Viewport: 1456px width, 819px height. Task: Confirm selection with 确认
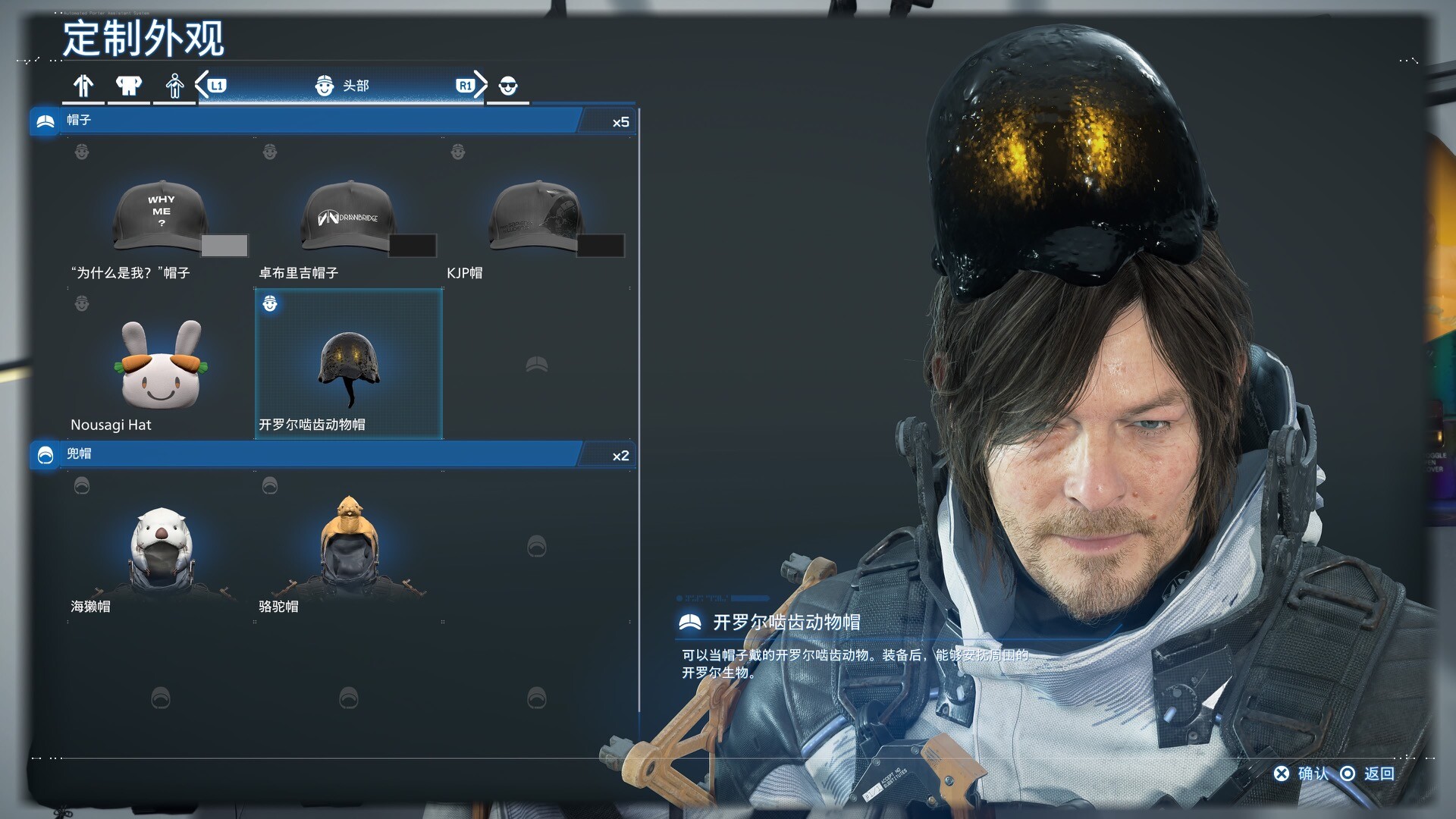coord(1303,773)
